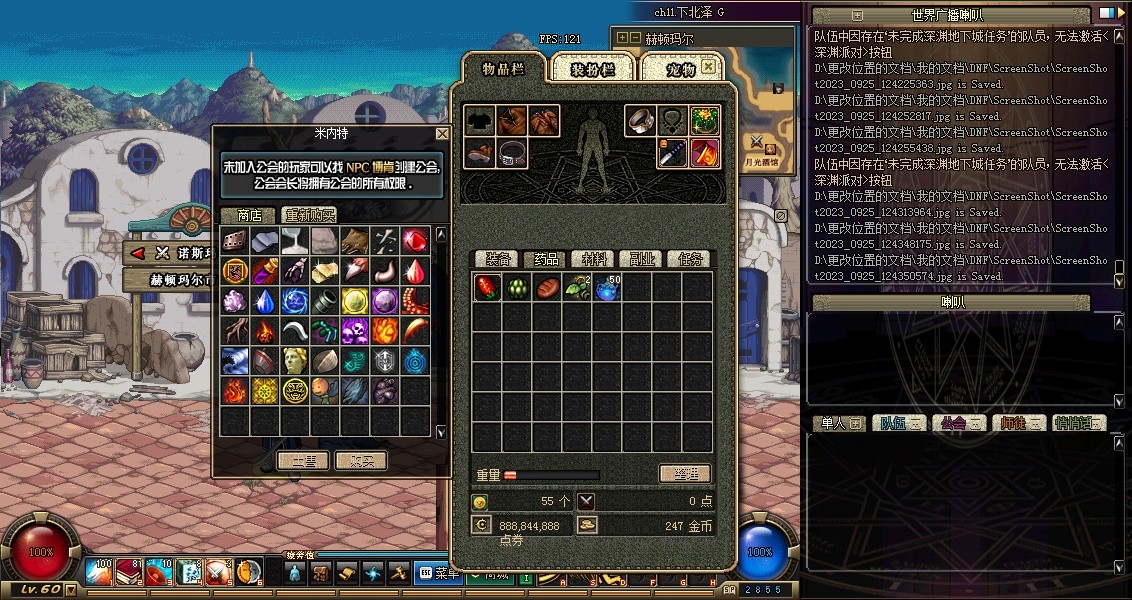Switch chat to the 公会 guild channel
Viewport: 1132px width, 600px height.
coord(955,423)
